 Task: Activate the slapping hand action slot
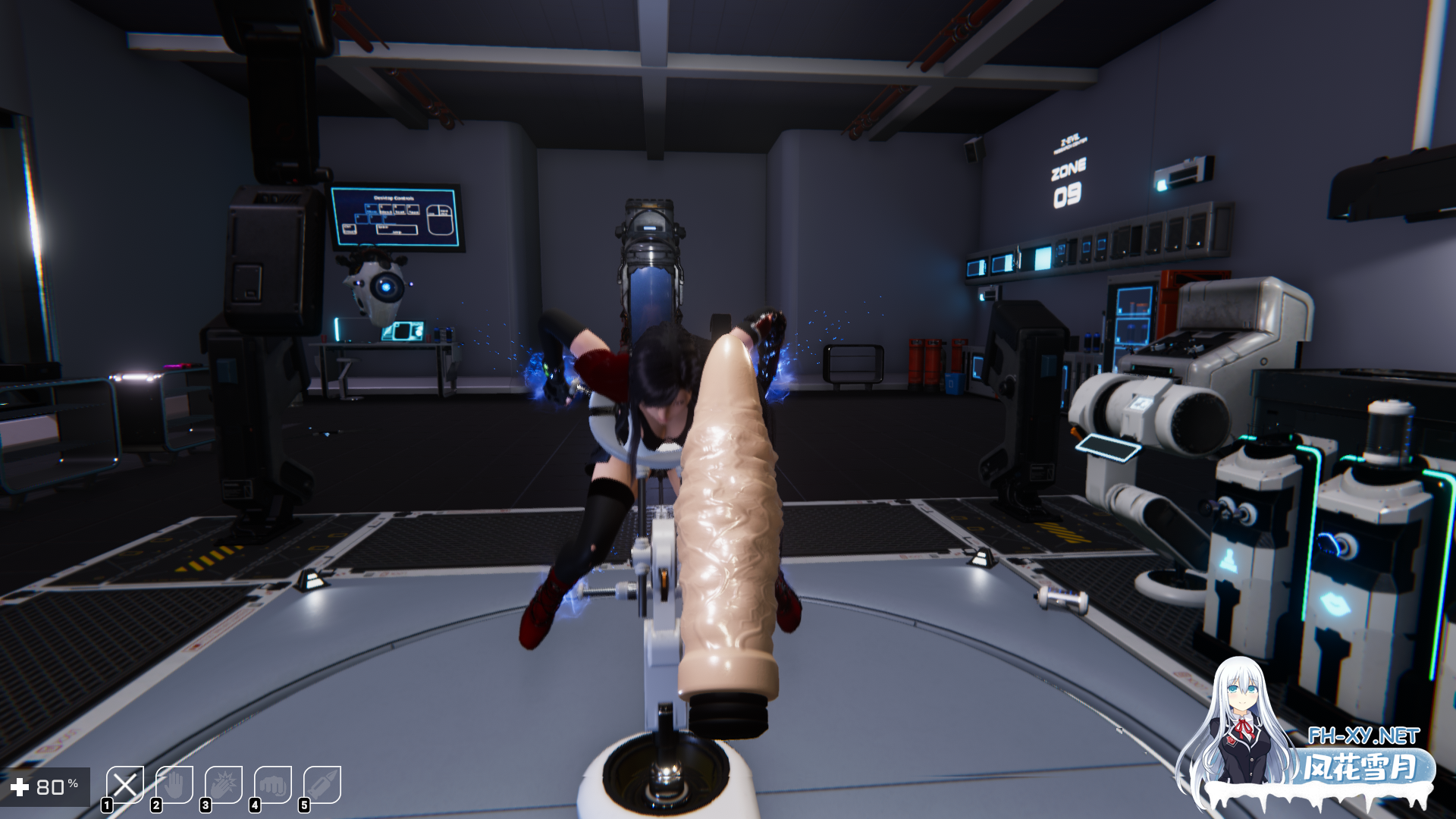click(x=224, y=785)
